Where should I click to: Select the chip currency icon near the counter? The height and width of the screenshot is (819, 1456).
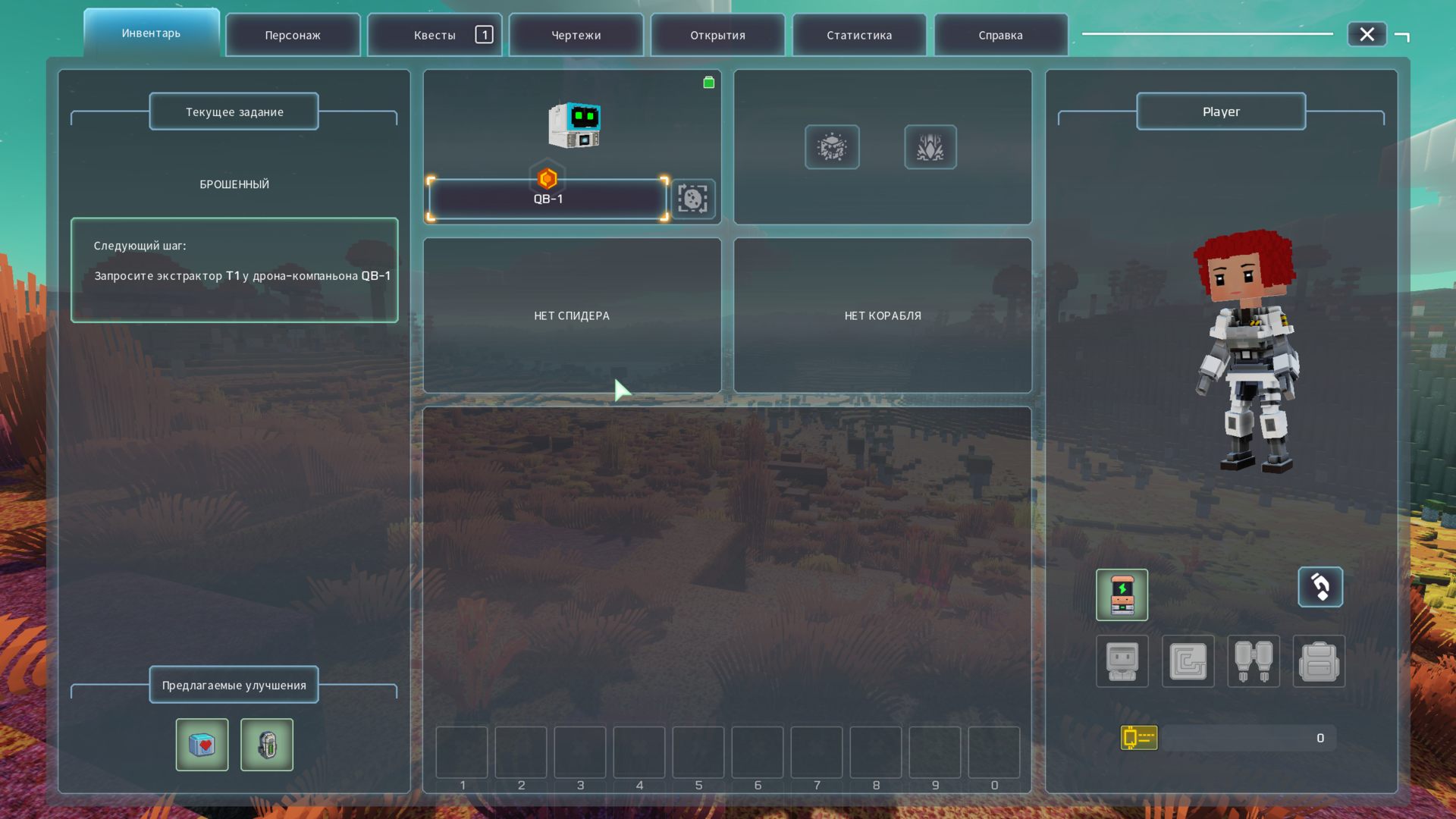coord(1137,736)
